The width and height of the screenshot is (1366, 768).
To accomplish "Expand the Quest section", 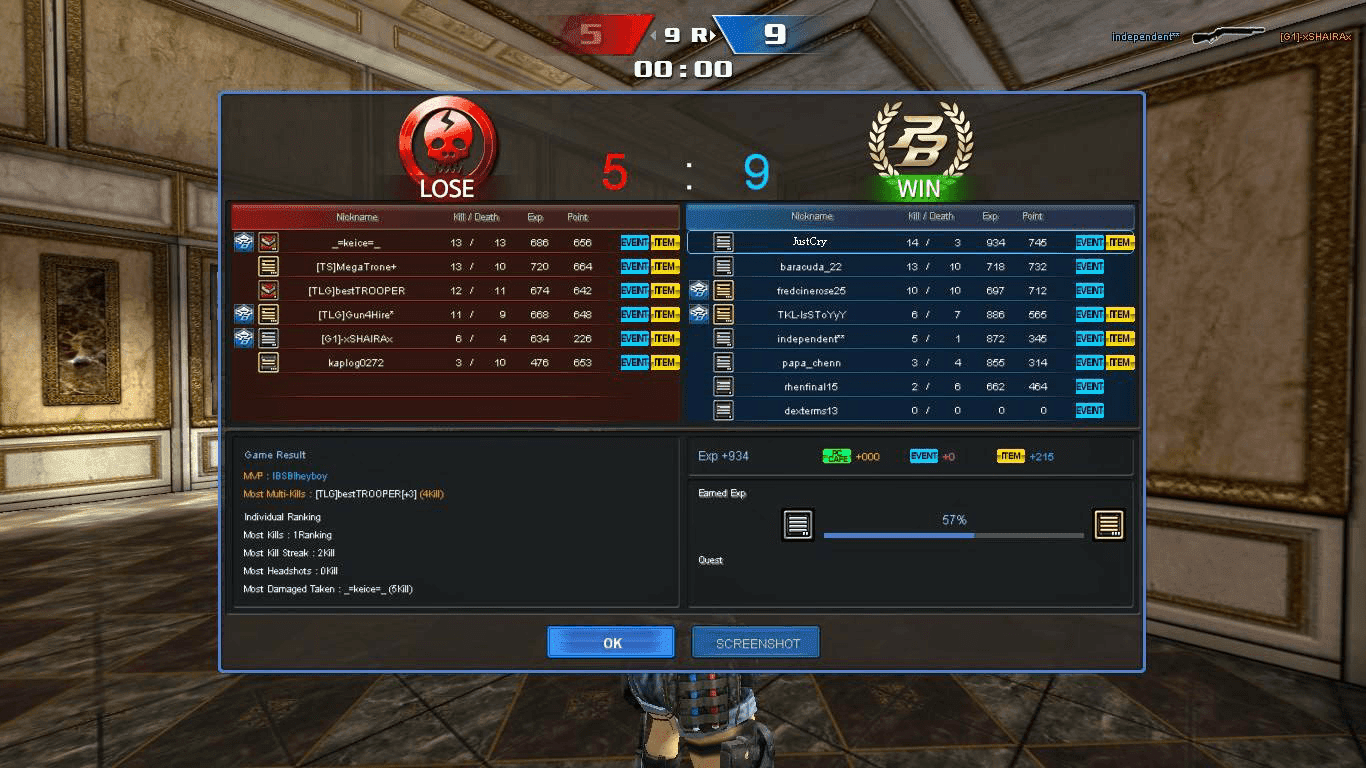I will (710, 560).
